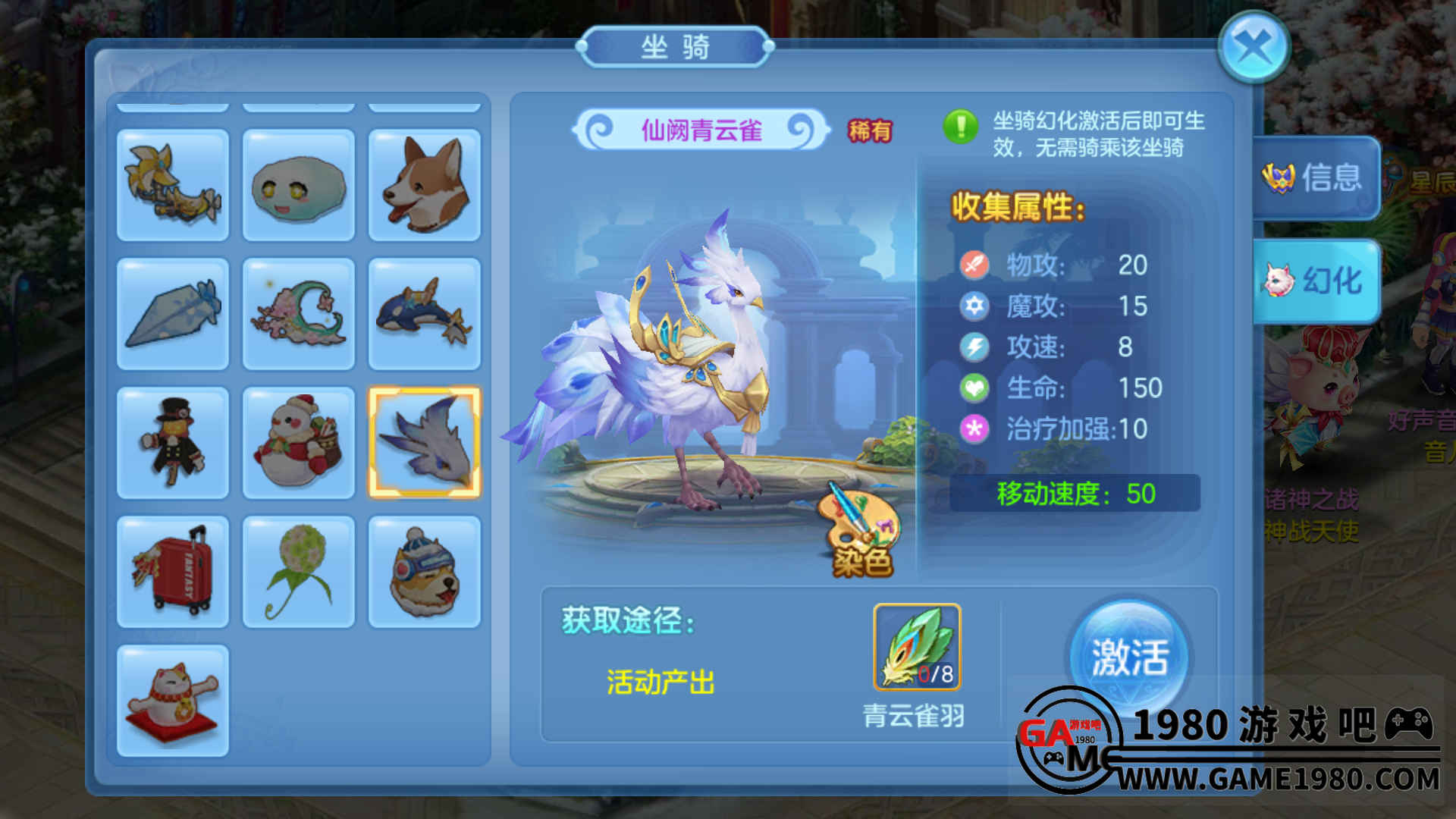Pick the shiba dog with beanie mount
The width and height of the screenshot is (1456, 819).
coord(425,572)
